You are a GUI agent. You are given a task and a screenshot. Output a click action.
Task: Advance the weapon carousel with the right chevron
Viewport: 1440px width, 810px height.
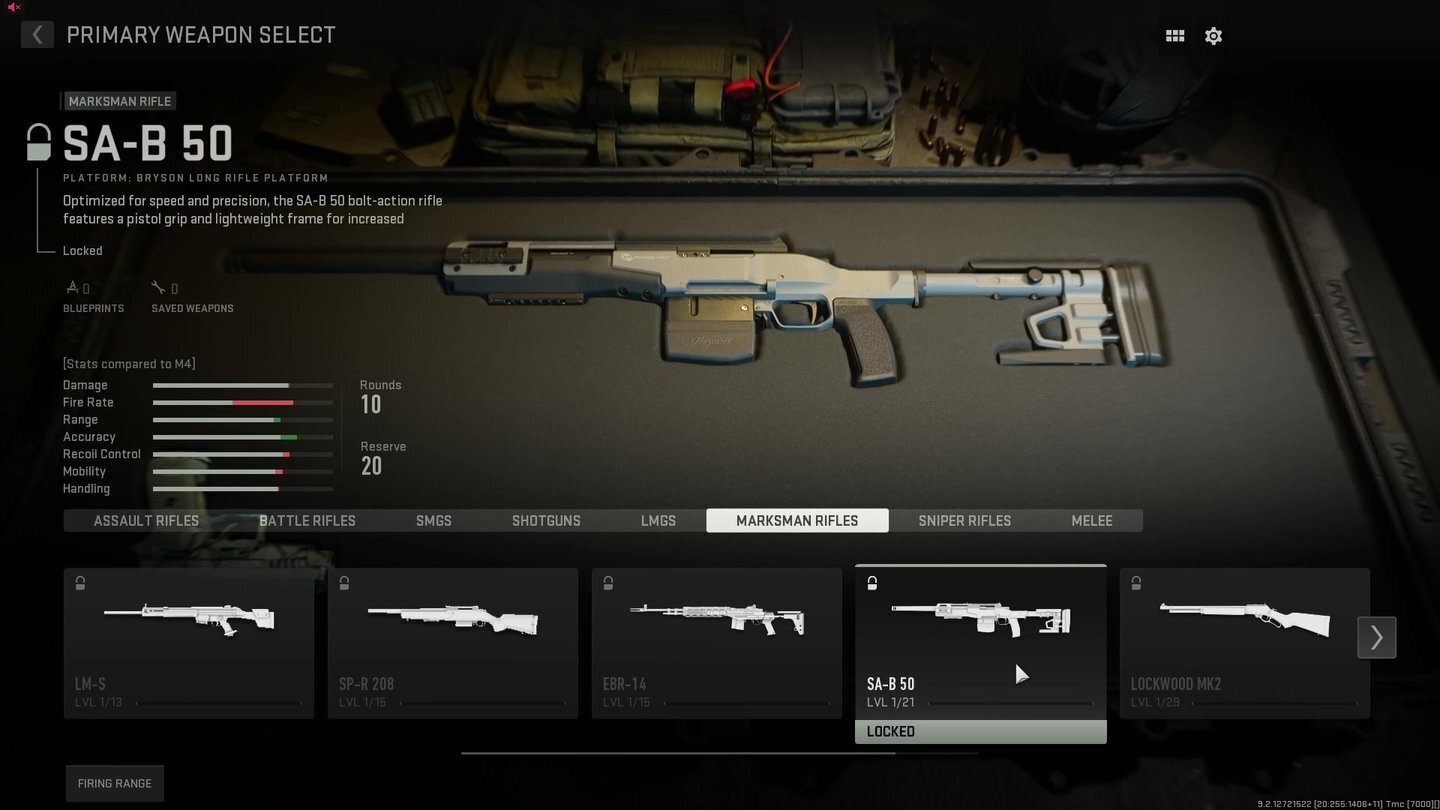(1376, 637)
